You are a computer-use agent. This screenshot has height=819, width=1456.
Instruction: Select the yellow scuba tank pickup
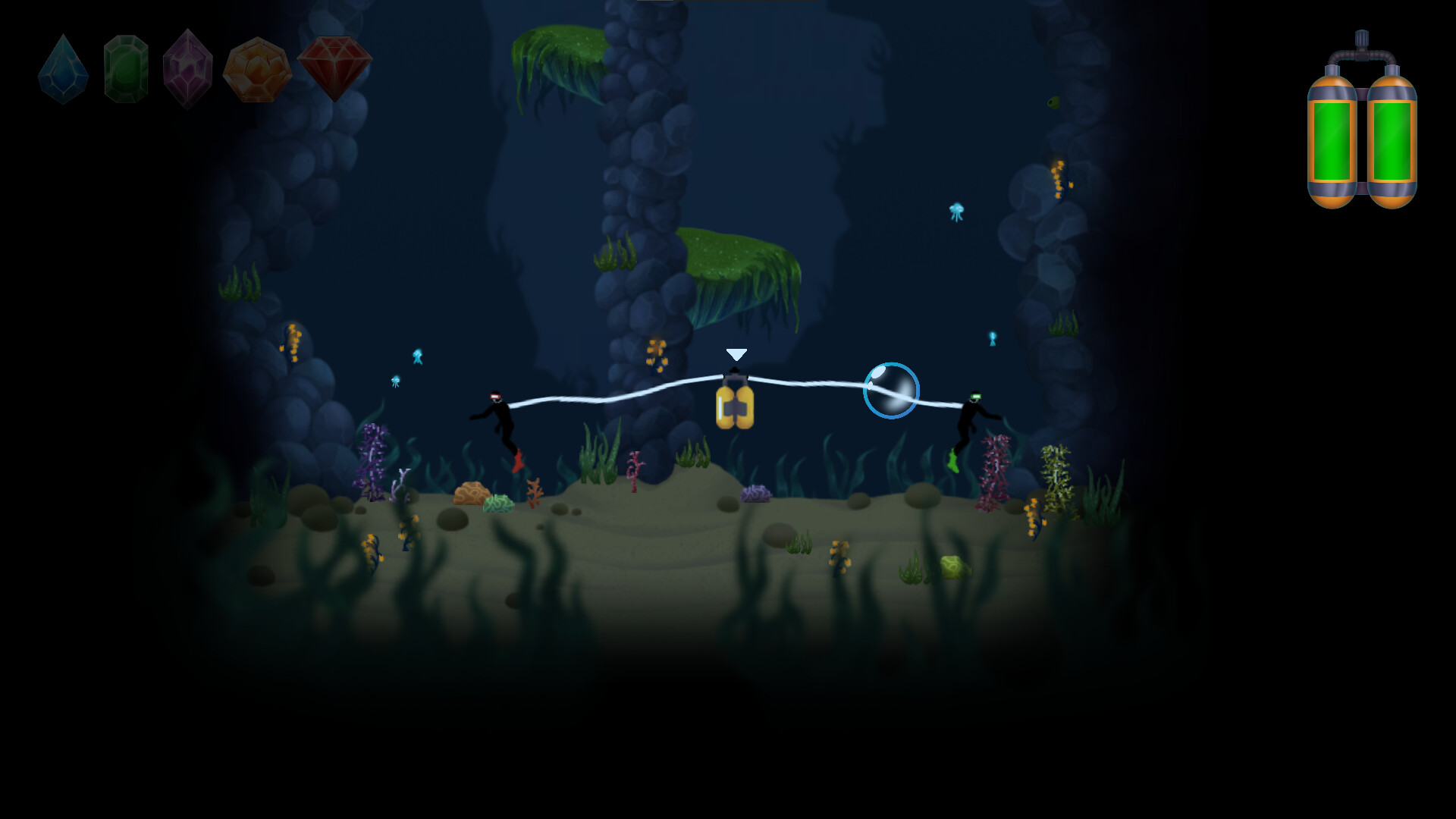coord(736,407)
